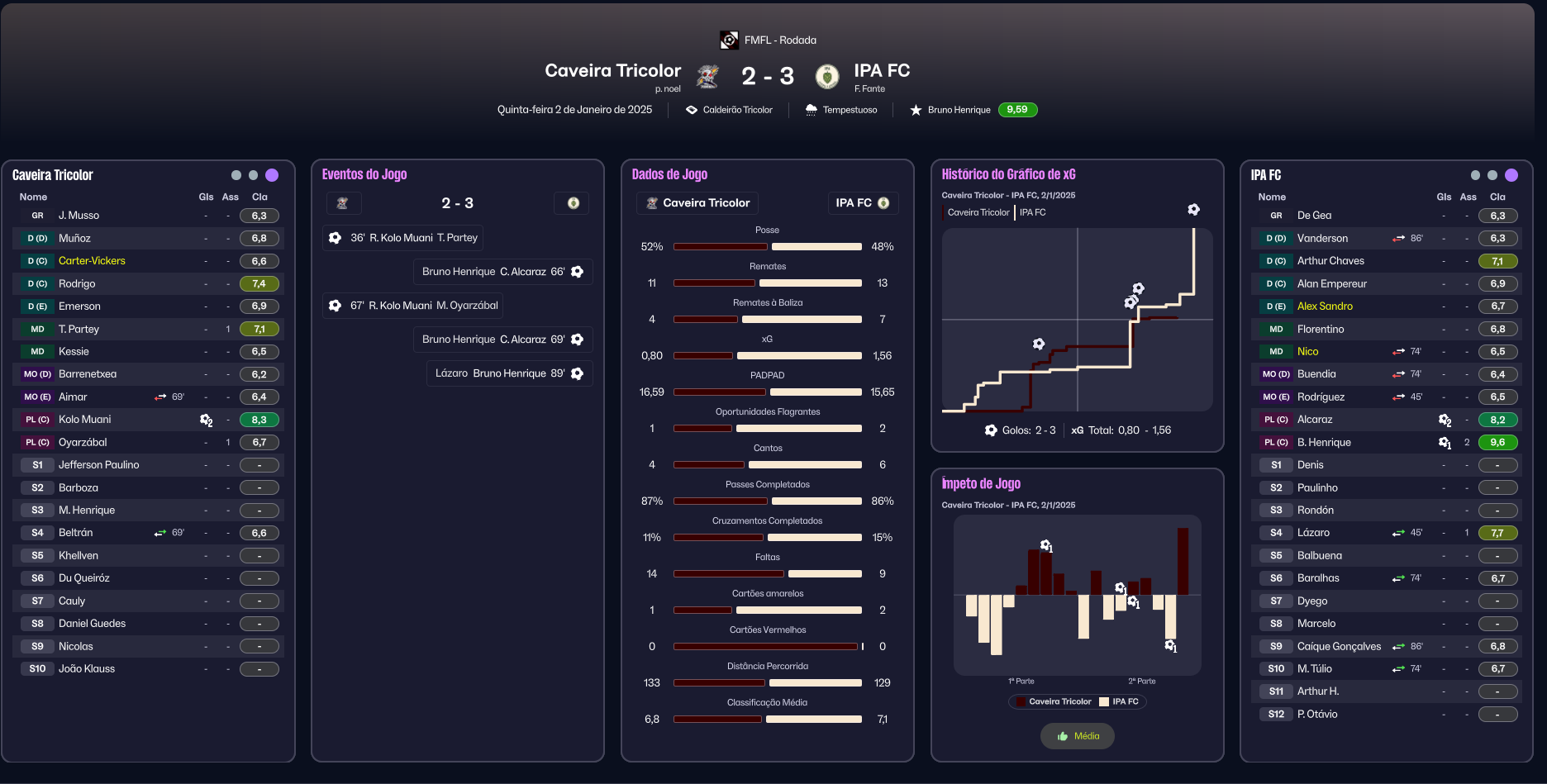Select the purple dot in the IPA FC panel
1547x784 pixels.
point(1511,175)
